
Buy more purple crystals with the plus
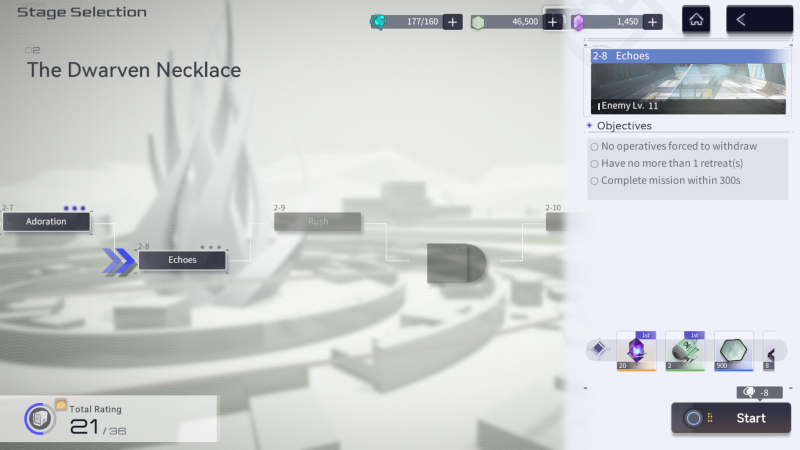pyautogui.click(x=652, y=22)
